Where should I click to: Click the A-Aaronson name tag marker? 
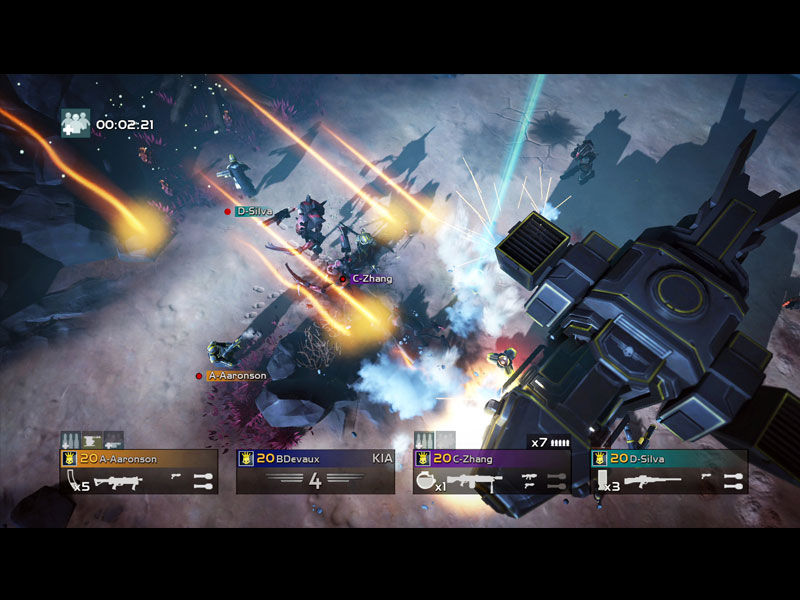point(236,376)
